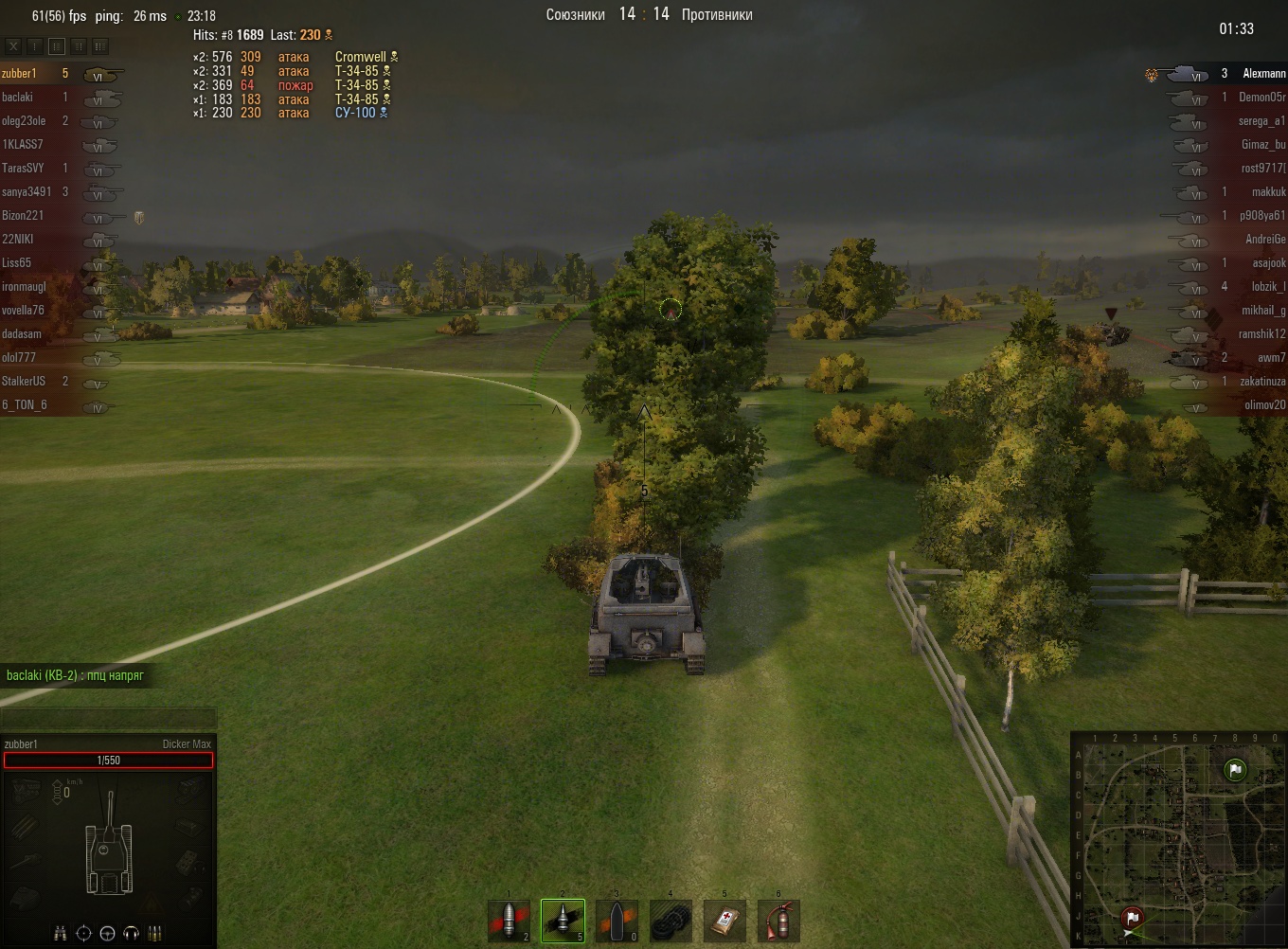
Task: Select the radio operator headphones crew icon
Action: tap(131, 934)
